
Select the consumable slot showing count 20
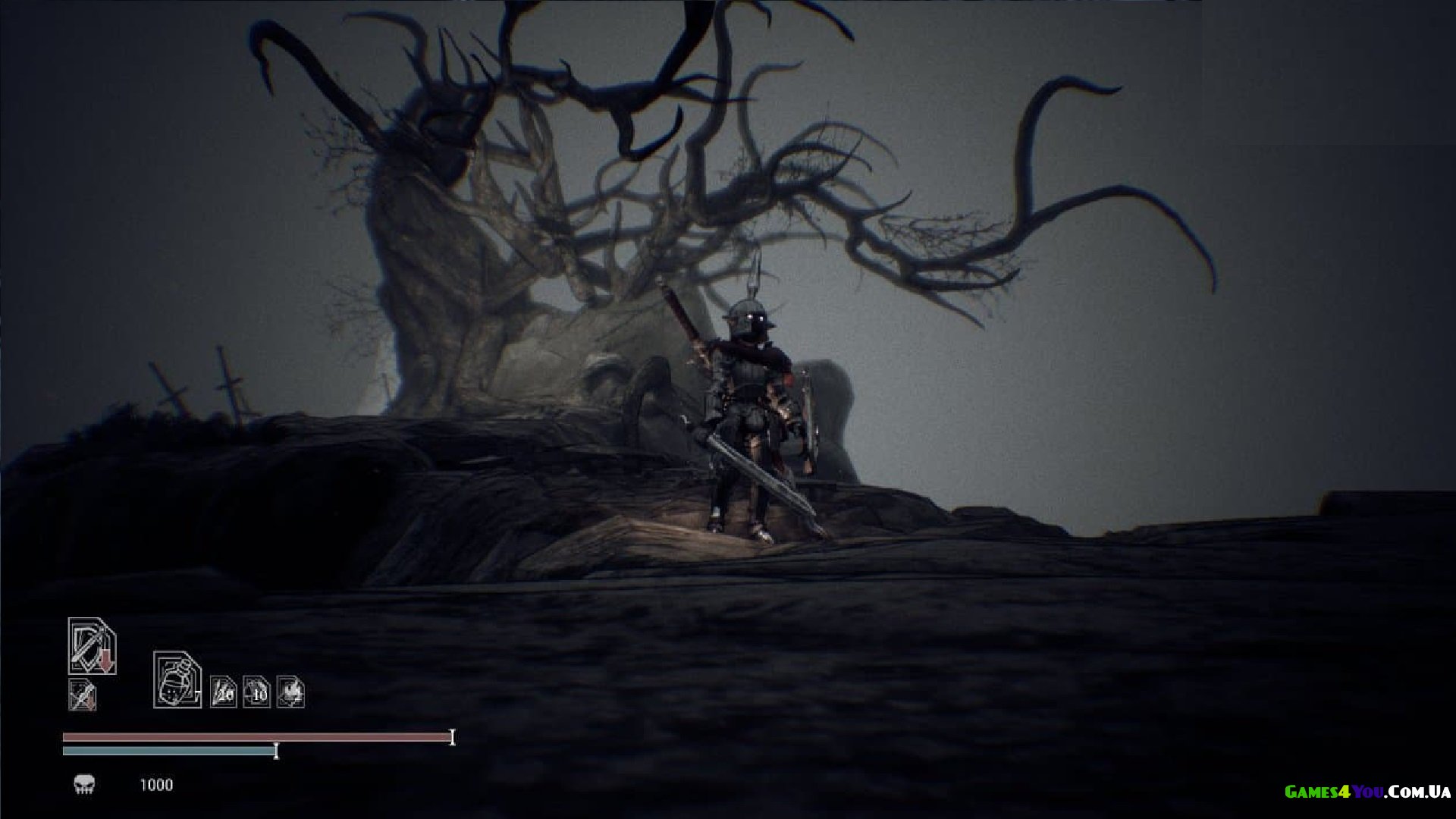point(223,692)
